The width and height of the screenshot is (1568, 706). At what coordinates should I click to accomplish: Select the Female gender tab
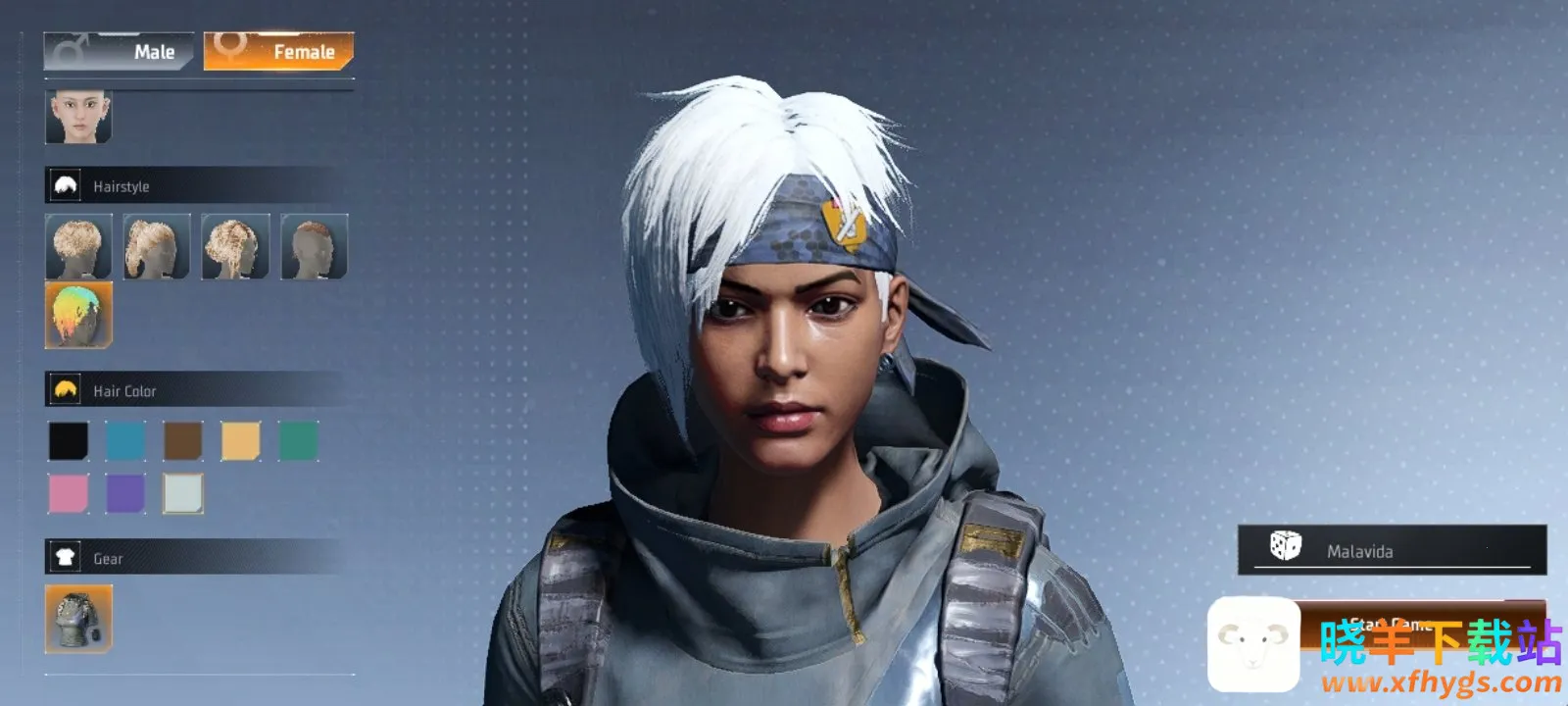click(x=279, y=51)
